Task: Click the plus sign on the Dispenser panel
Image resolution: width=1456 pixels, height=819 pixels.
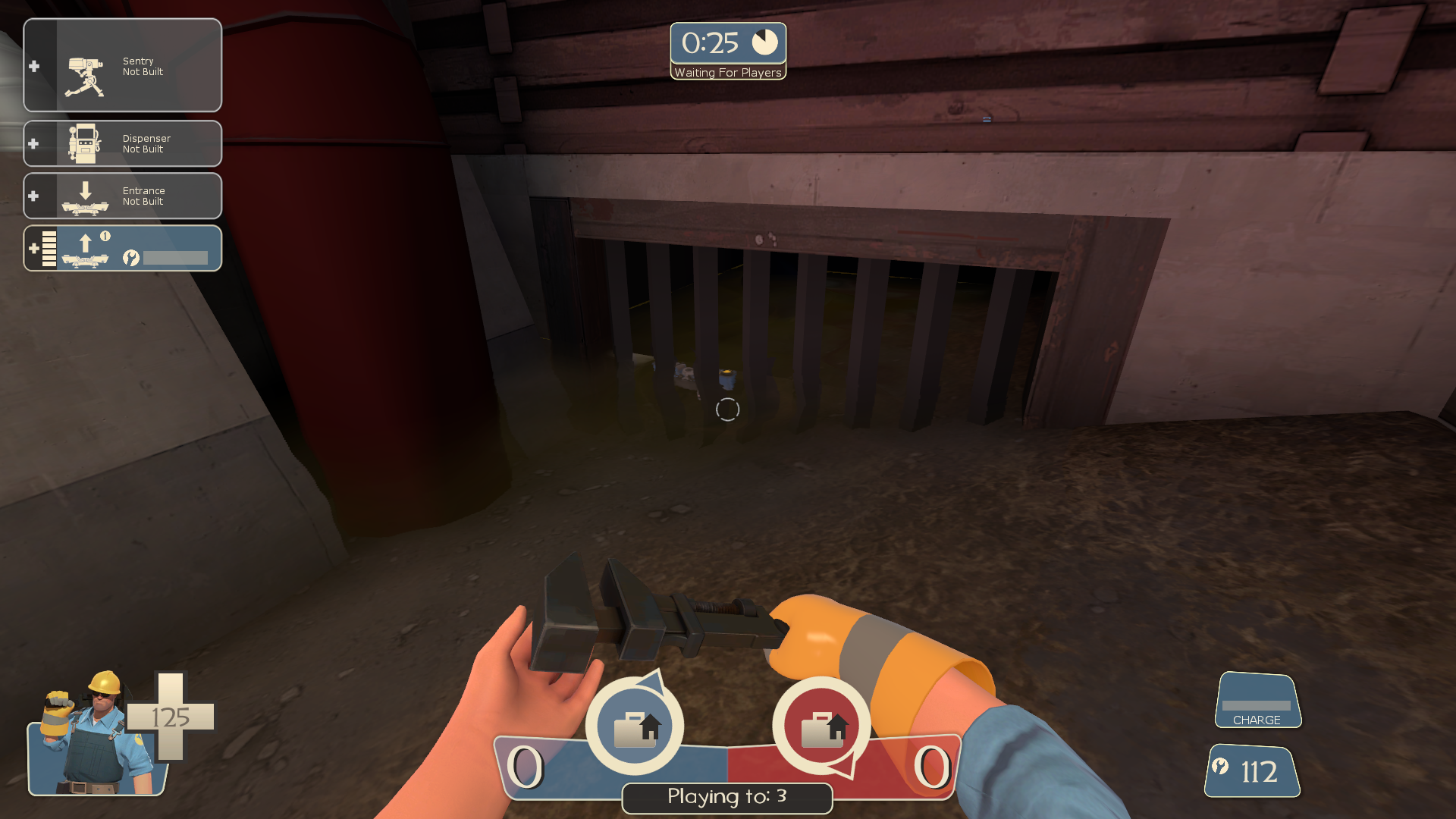Action: tap(34, 143)
